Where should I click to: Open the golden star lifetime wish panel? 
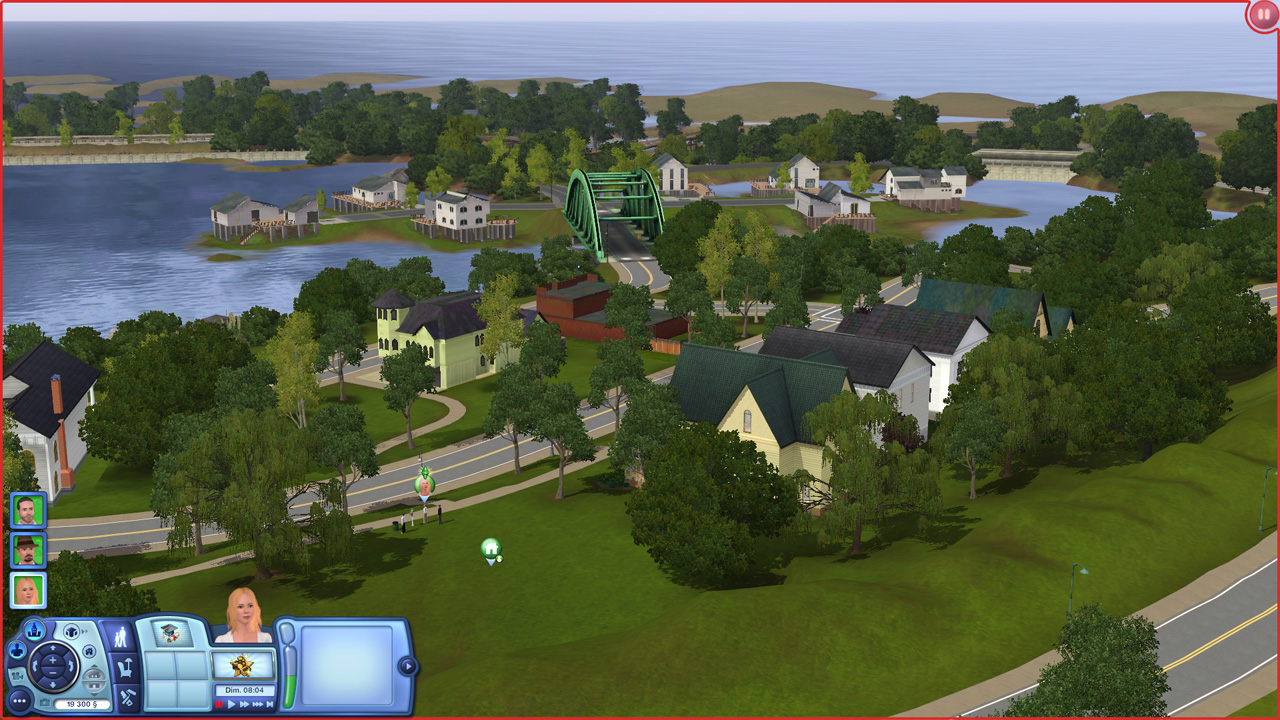(243, 665)
